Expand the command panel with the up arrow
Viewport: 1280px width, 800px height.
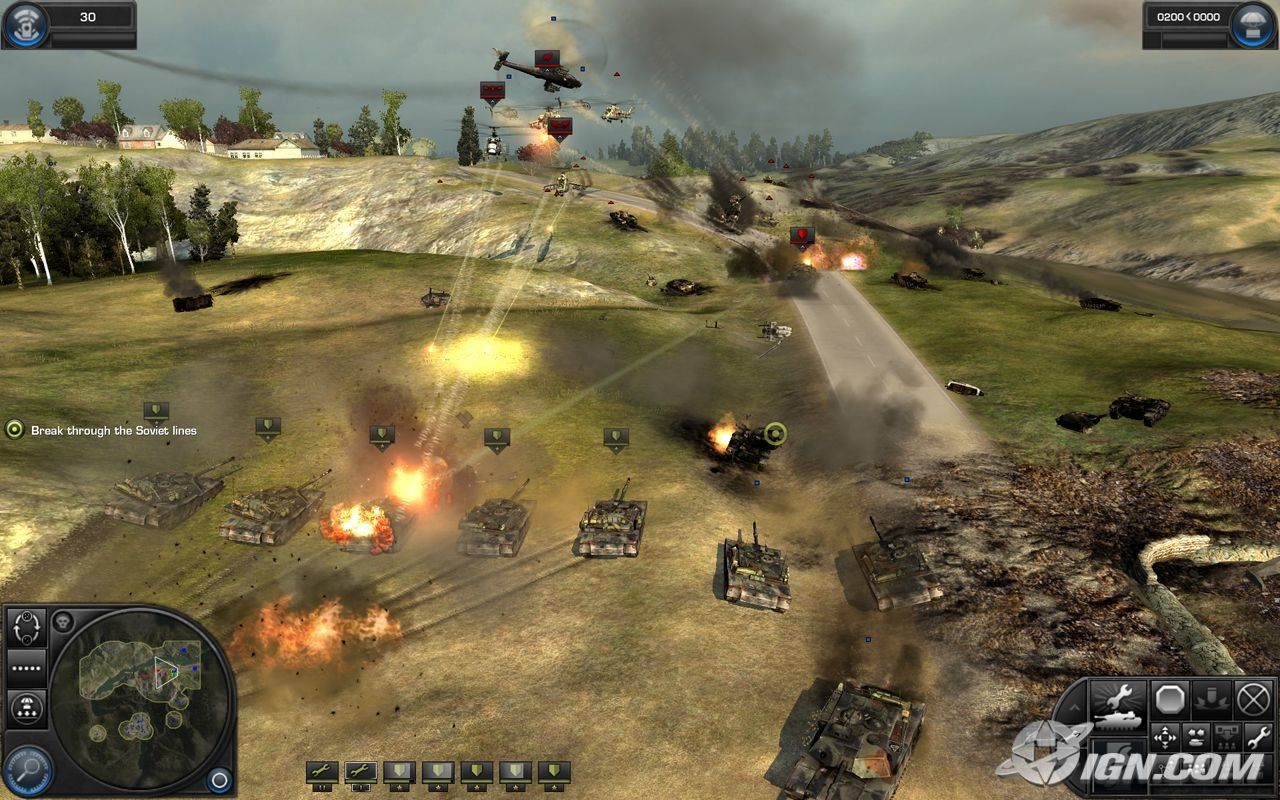(1075, 708)
